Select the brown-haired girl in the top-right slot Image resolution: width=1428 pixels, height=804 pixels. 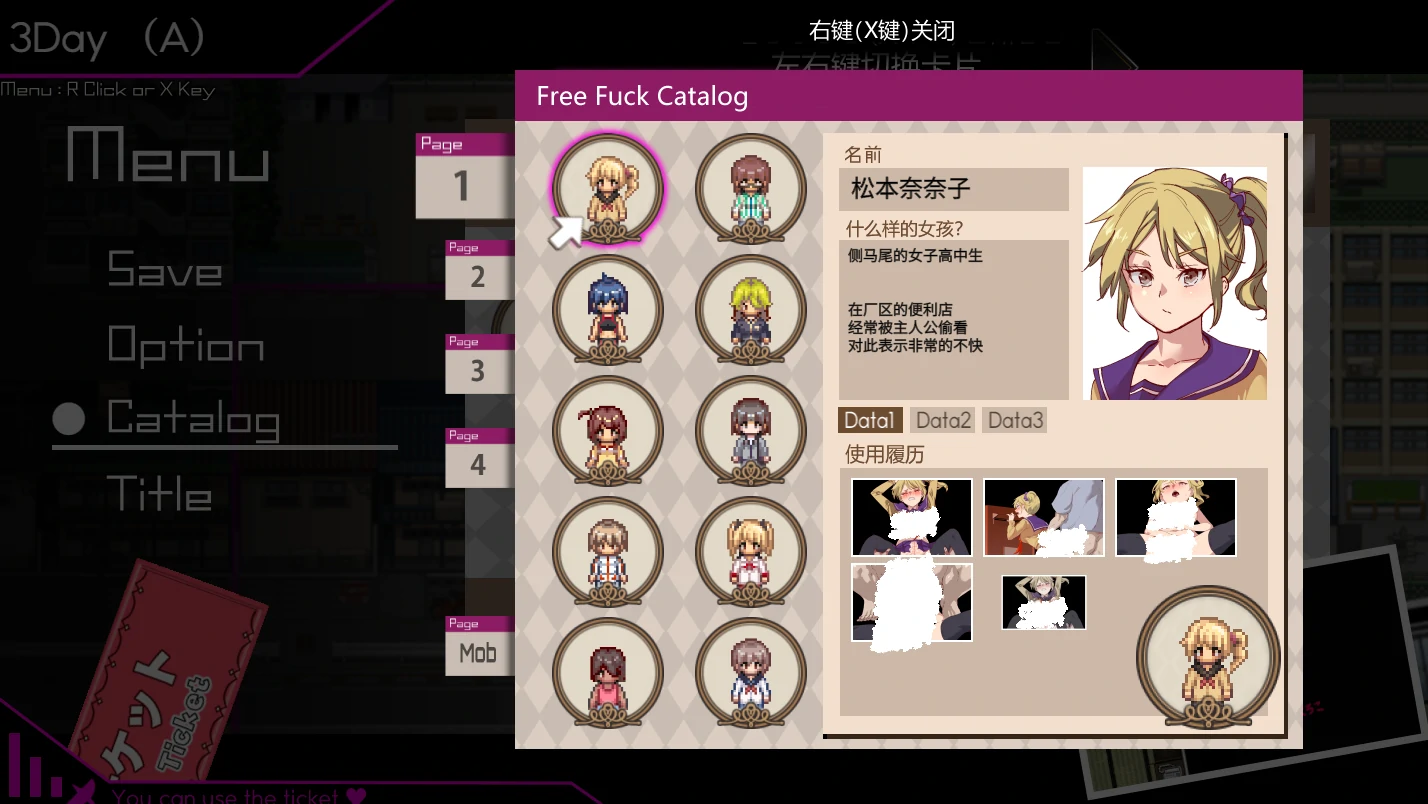(750, 188)
